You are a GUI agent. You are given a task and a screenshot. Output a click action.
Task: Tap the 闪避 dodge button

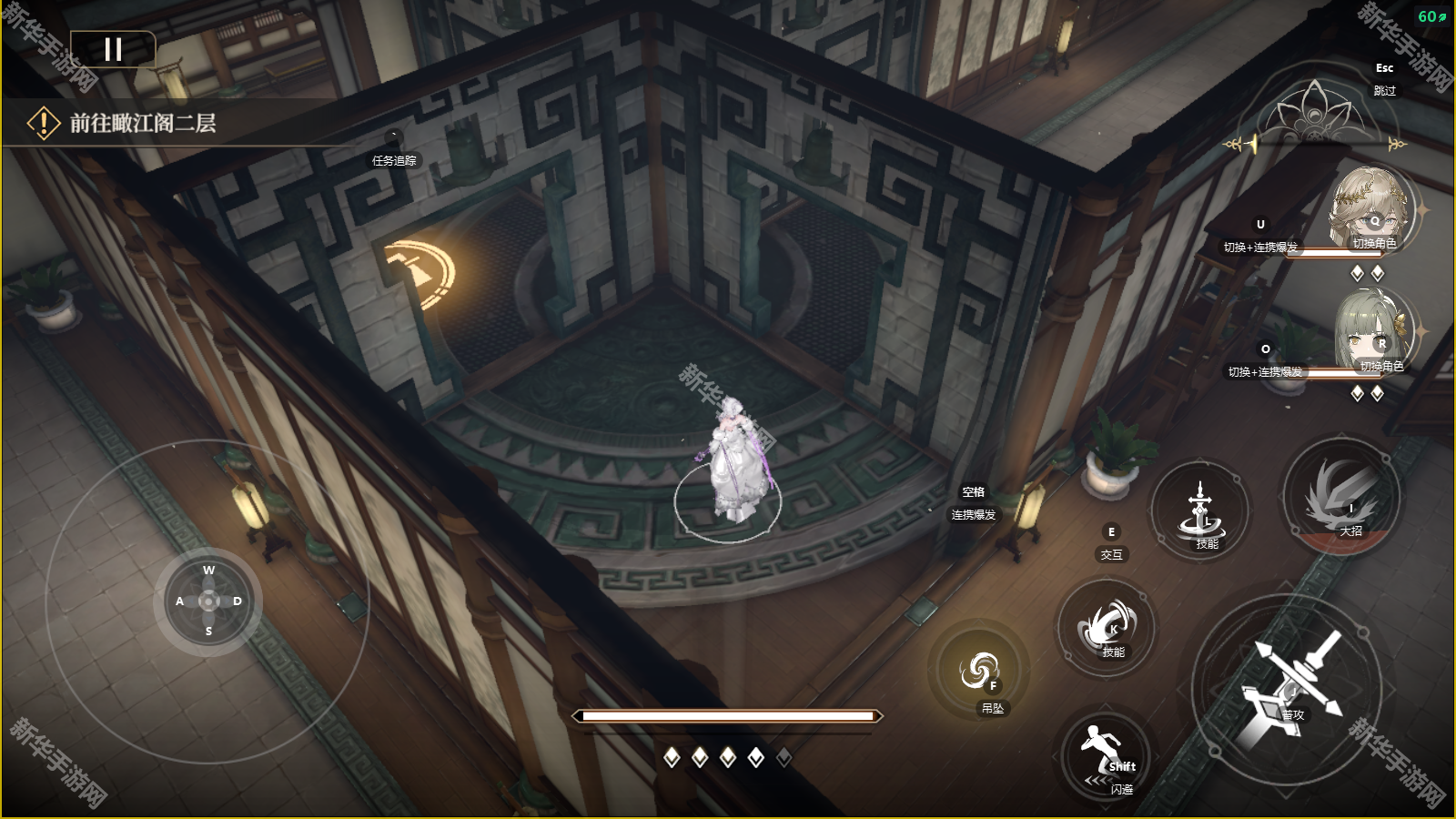pos(1106,755)
